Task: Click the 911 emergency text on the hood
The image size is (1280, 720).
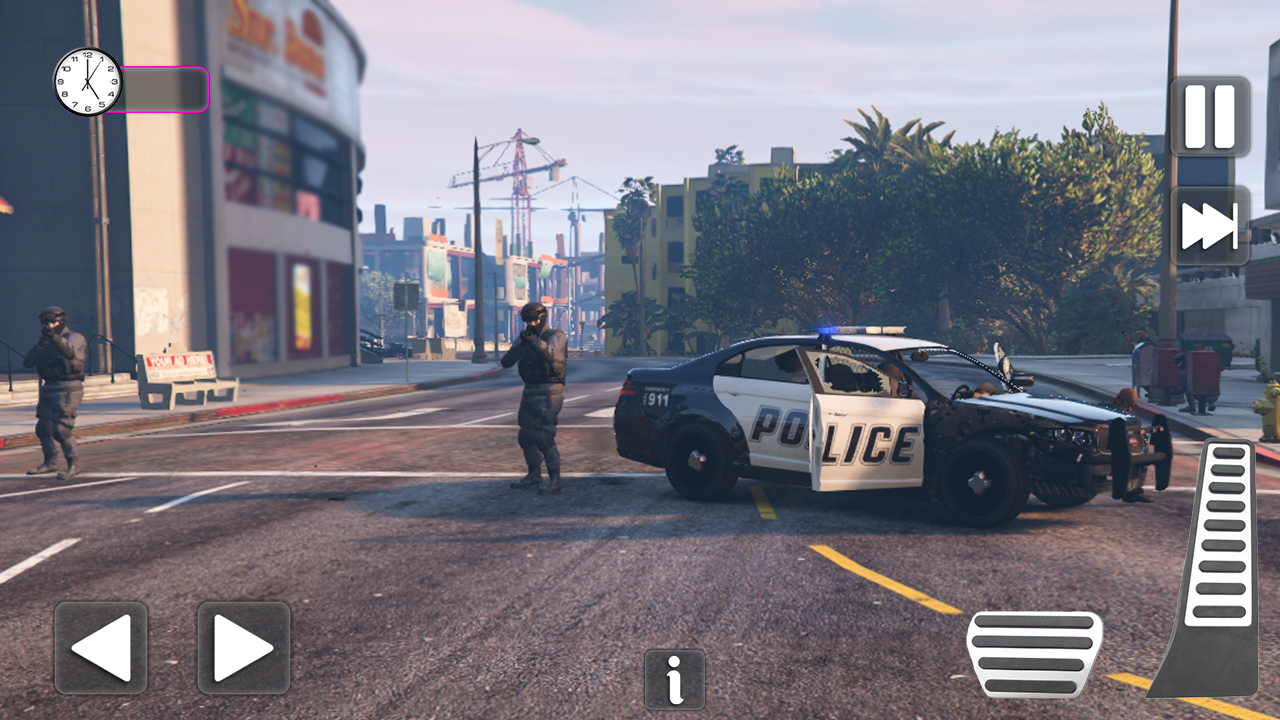Action: click(x=659, y=401)
